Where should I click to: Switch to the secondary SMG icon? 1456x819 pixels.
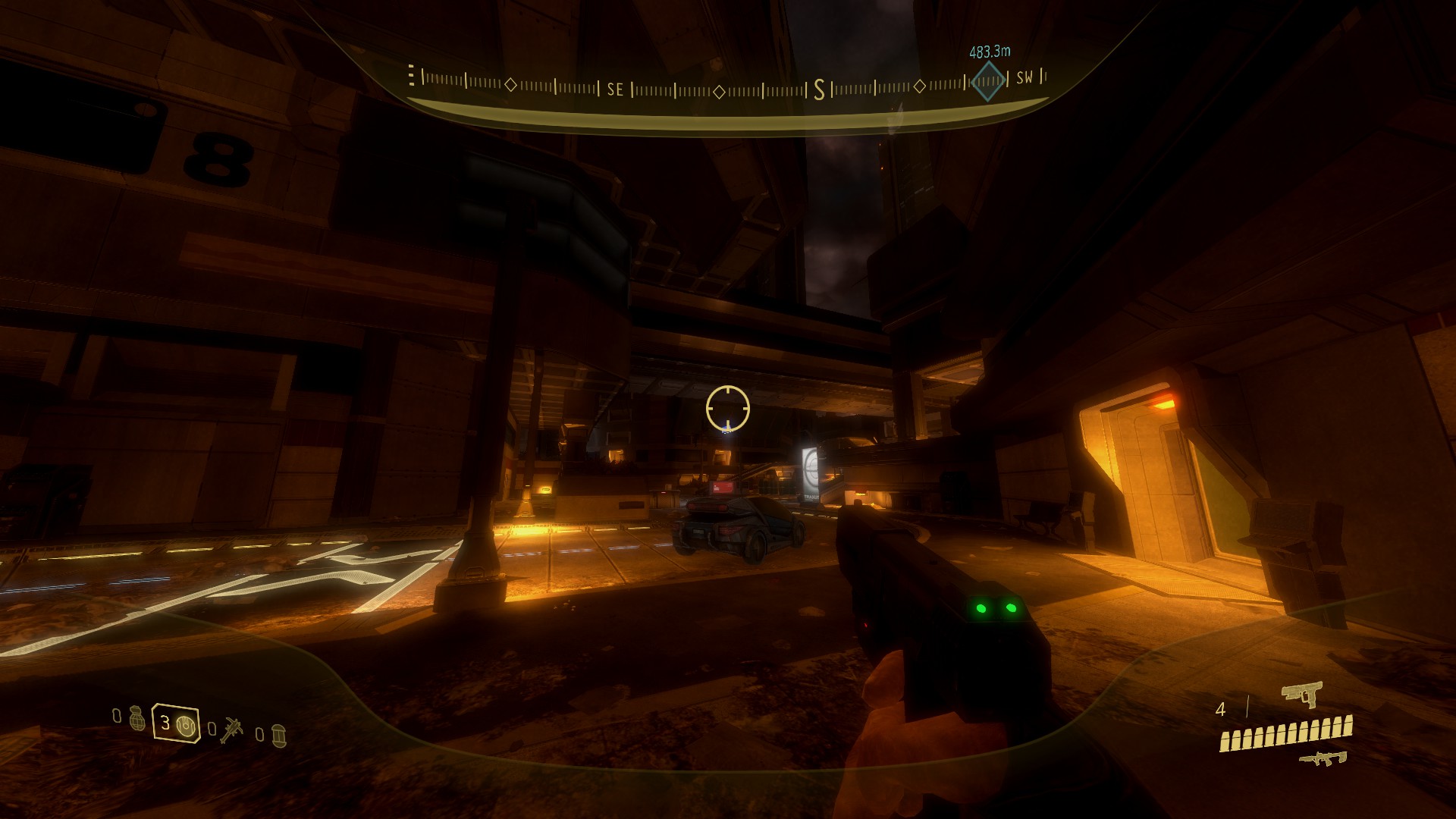(1323, 757)
